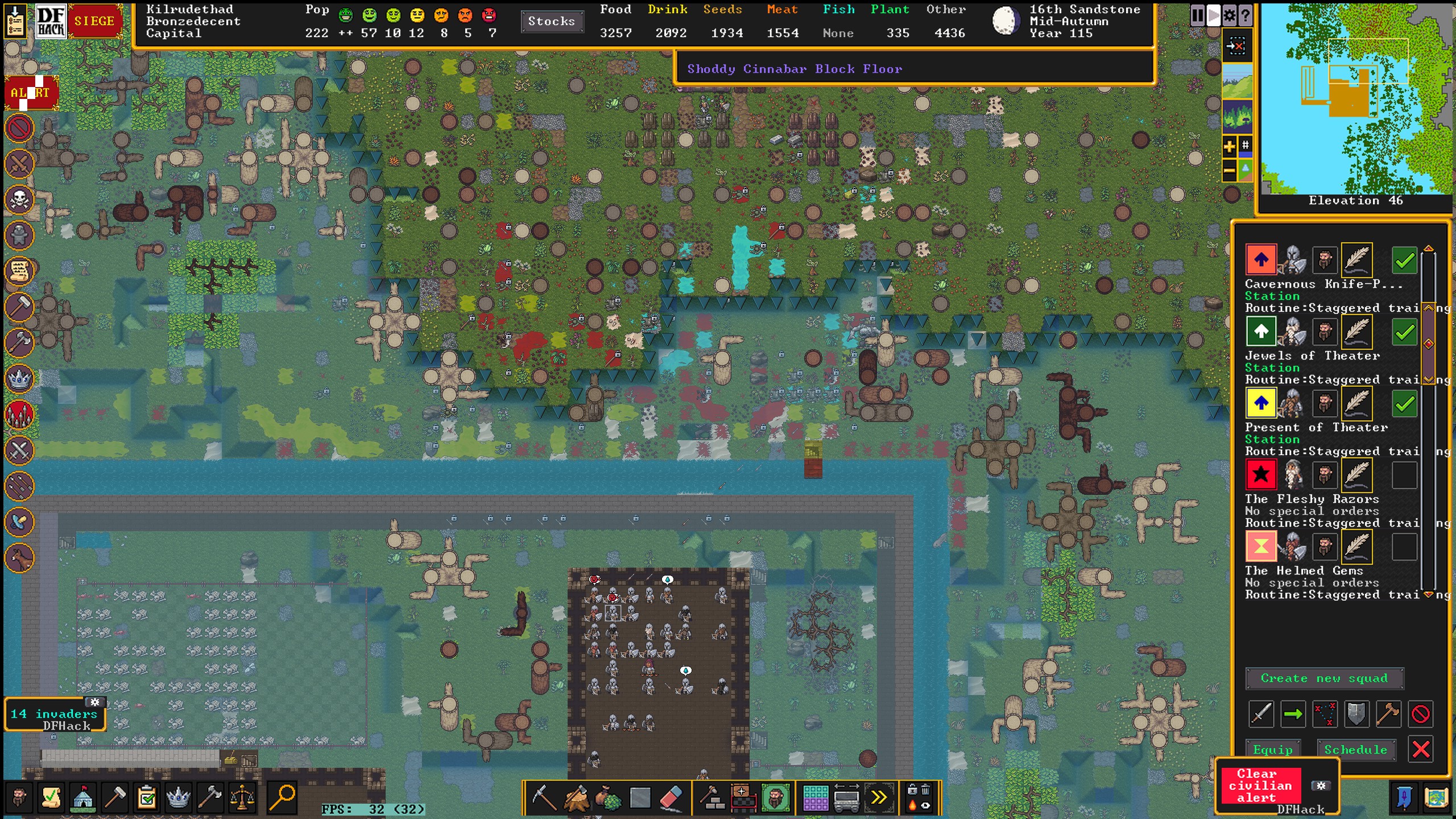Open the squad Schedule screen
Screen dimensions: 1456x819
(1356, 750)
